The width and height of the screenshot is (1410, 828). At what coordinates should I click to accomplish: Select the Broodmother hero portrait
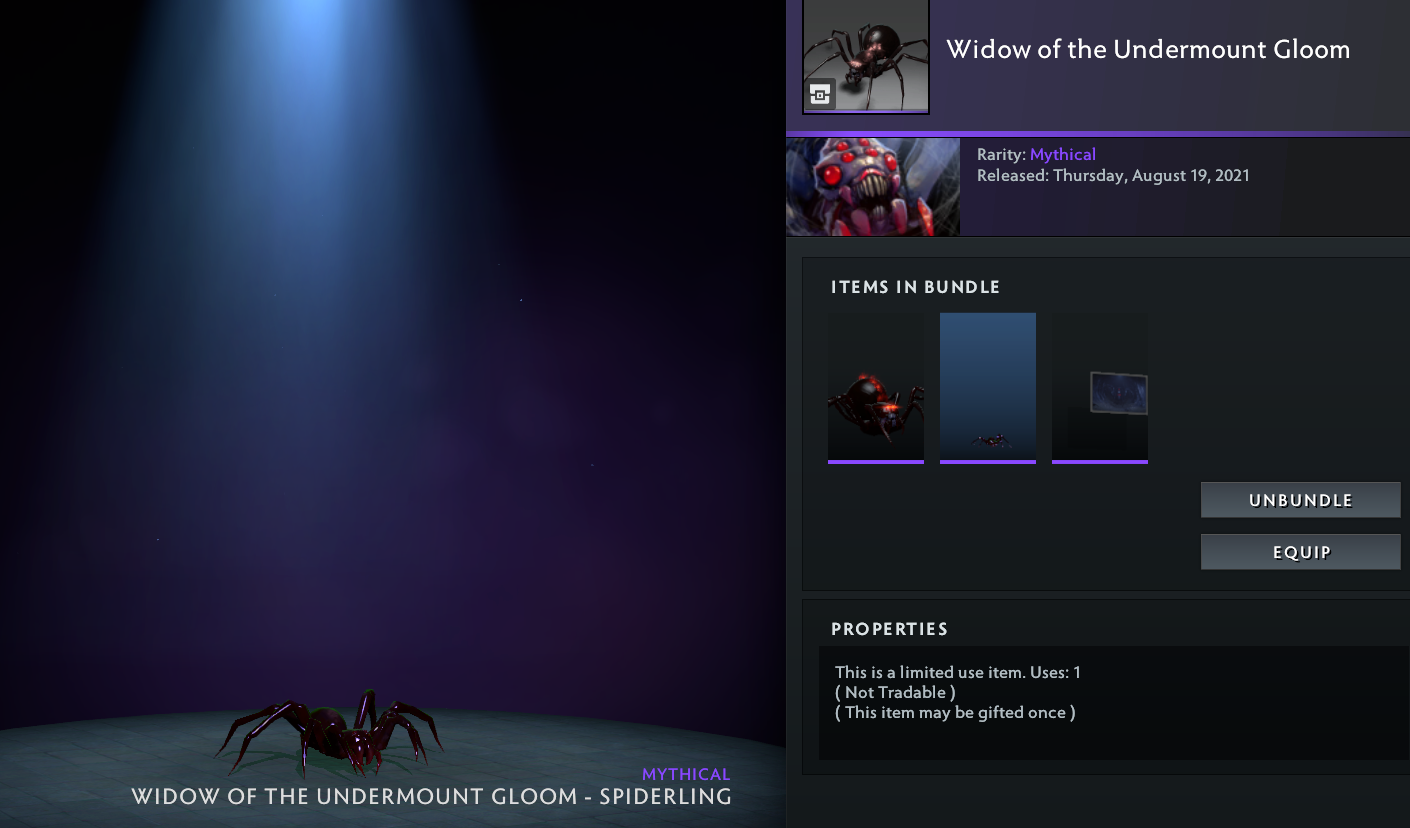[872, 187]
